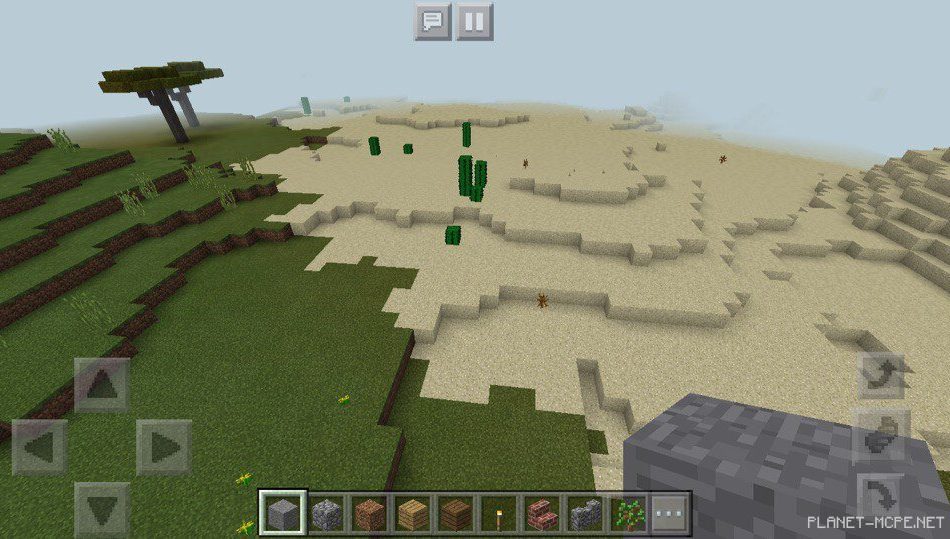Screen dimensions: 950x539
Task: Tap the middle flight control button
Action: pyautogui.click(x=882, y=437)
